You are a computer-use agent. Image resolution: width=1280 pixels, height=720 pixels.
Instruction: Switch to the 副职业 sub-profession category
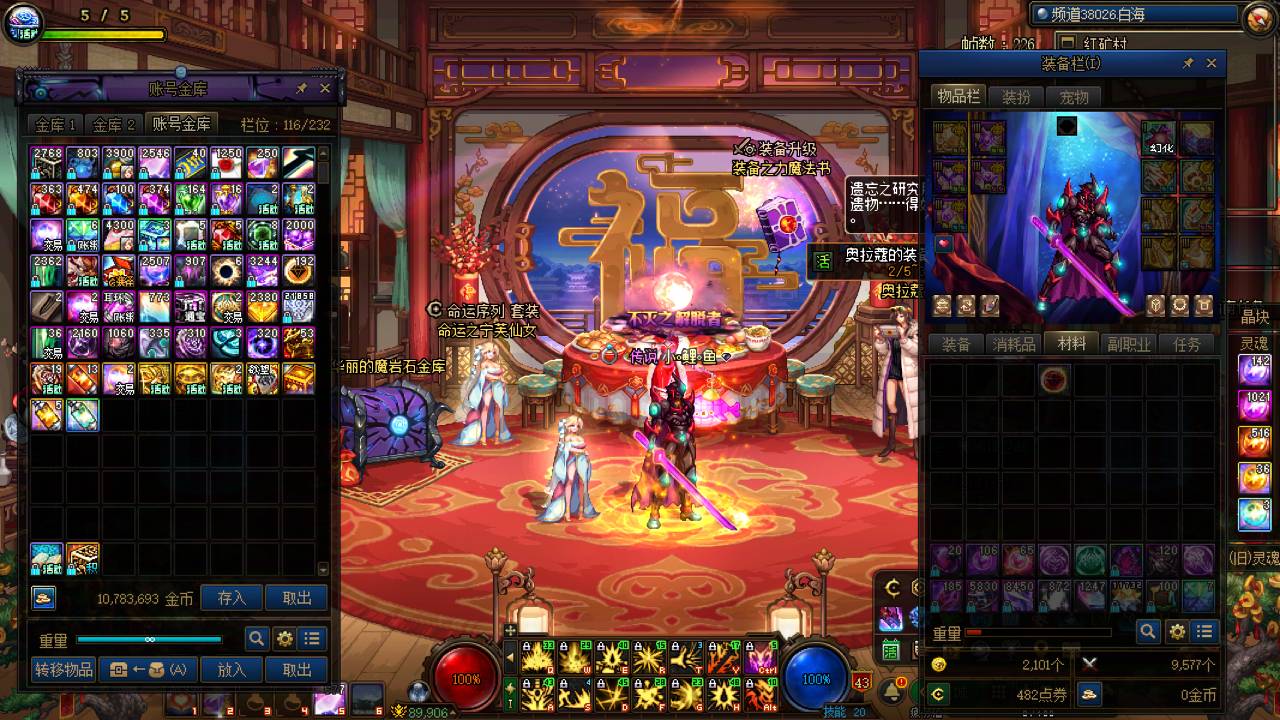[1129, 345]
